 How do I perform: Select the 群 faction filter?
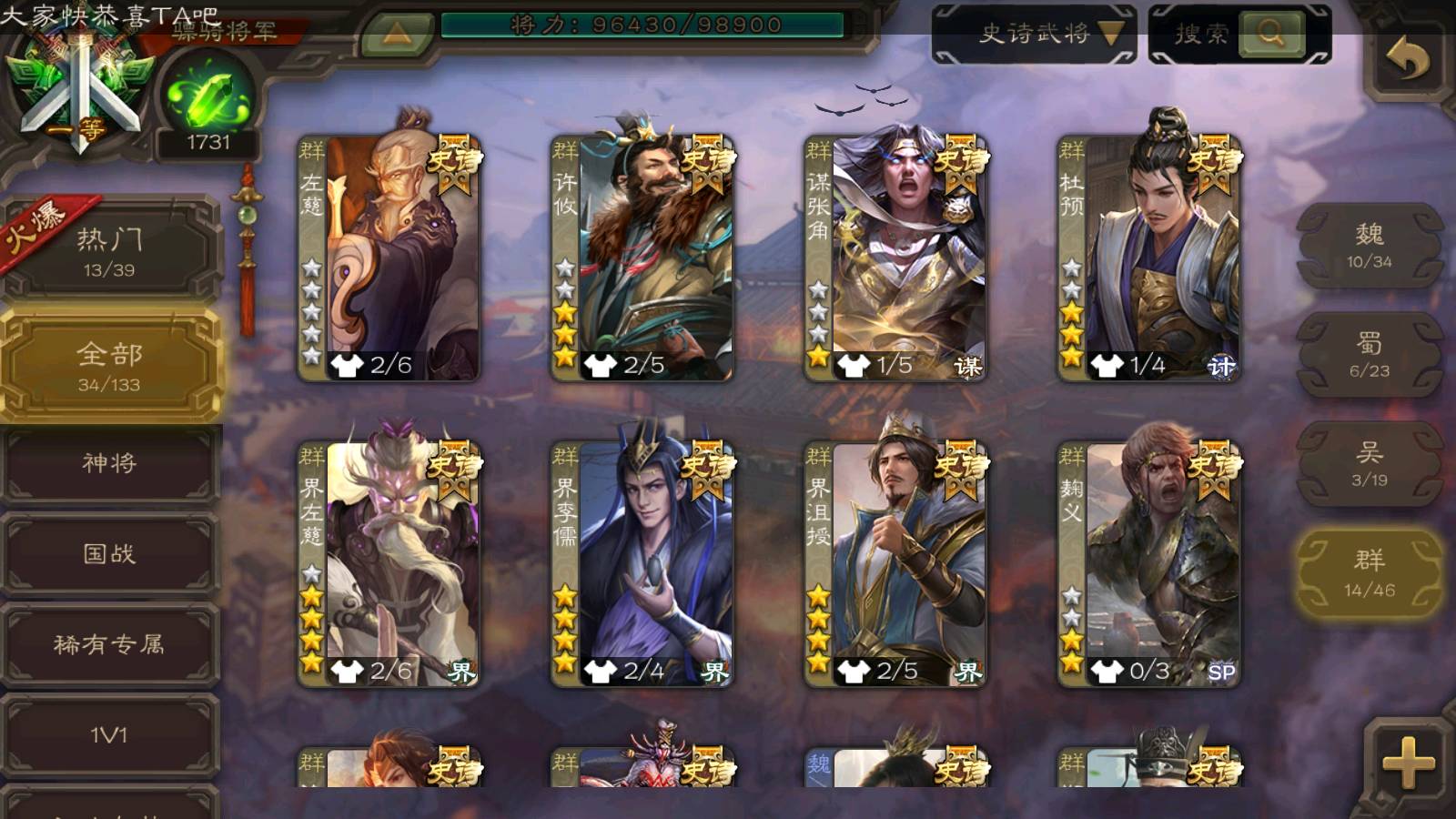(x=1369, y=573)
